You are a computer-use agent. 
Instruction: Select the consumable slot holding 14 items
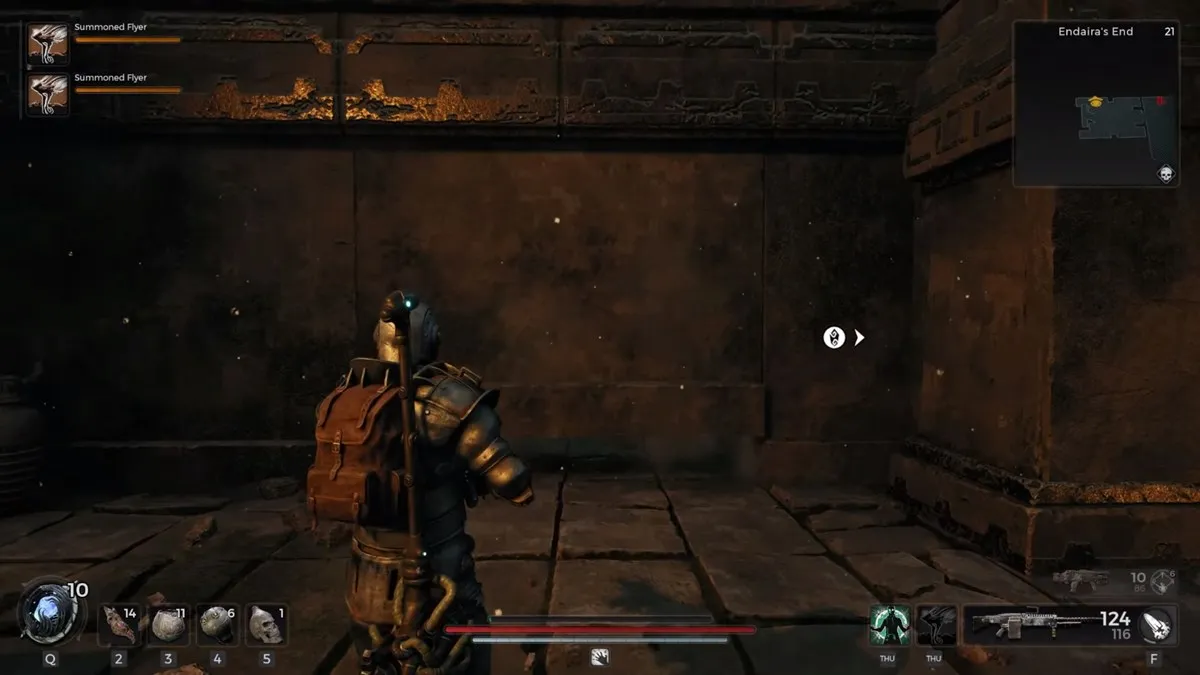tap(120, 625)
